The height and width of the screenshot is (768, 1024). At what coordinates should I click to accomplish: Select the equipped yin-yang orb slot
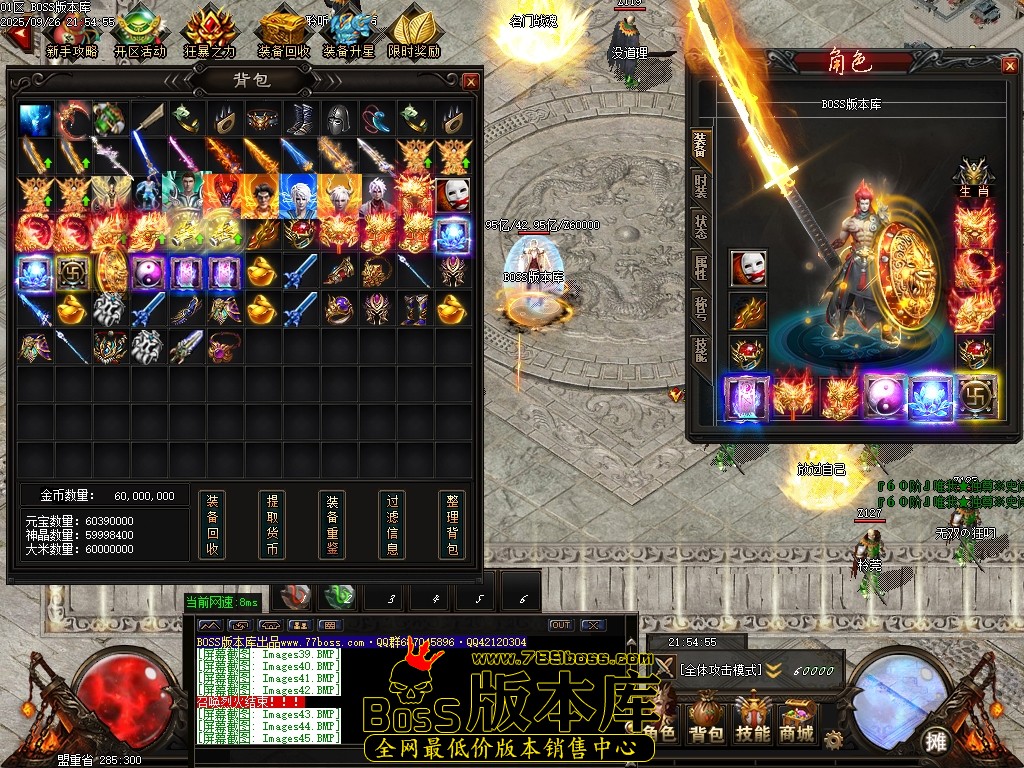click(x=885, y=396)
